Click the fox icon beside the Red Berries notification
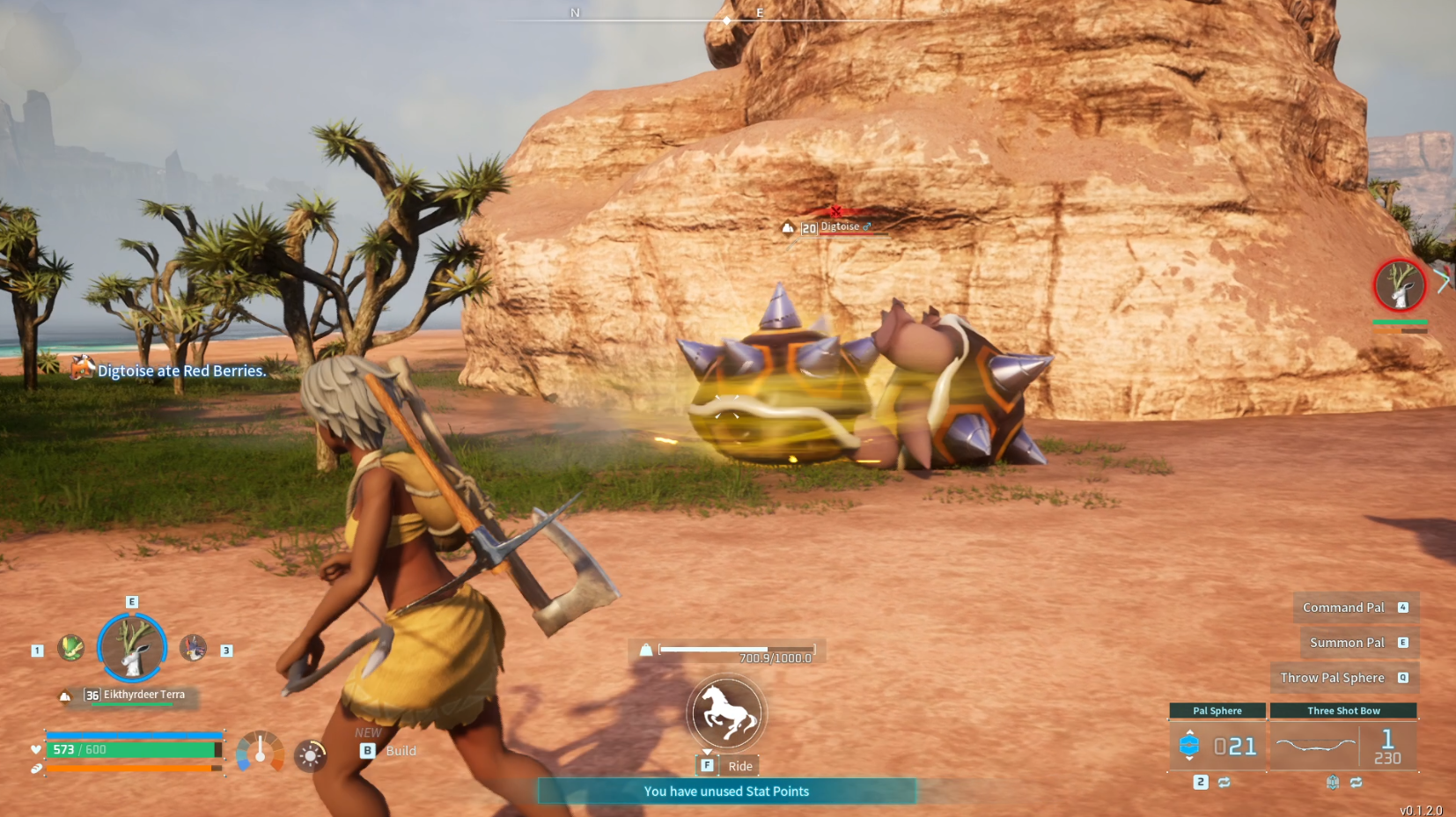 click(x=82, y=368)
